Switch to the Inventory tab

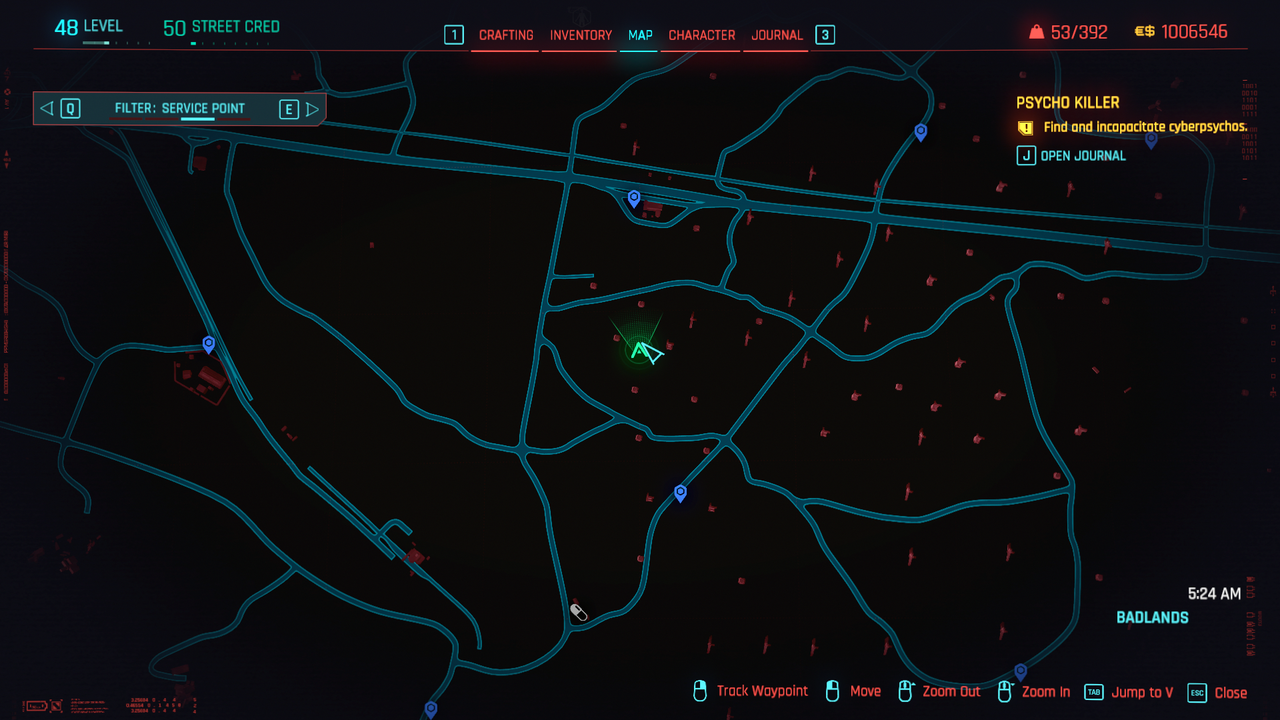point(581,35)
